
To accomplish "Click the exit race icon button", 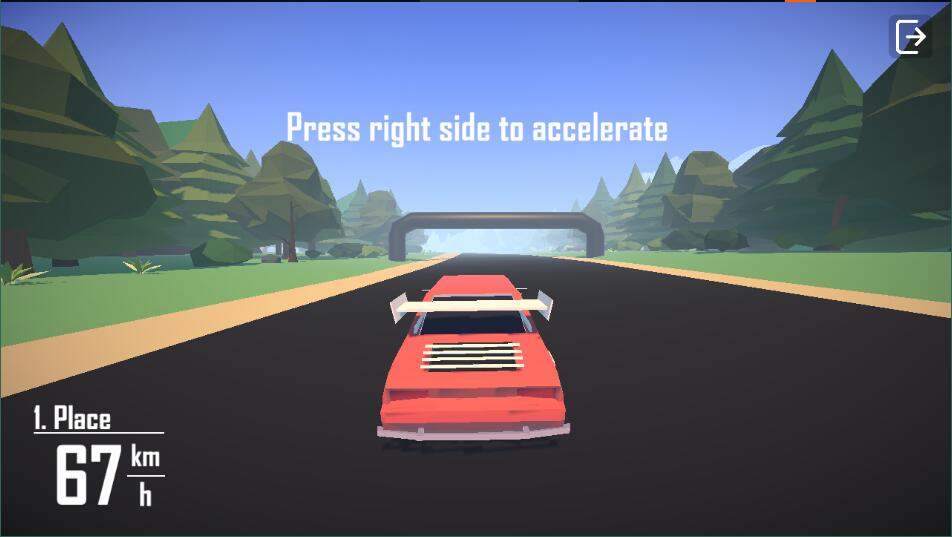I will (x=910, y=38).
